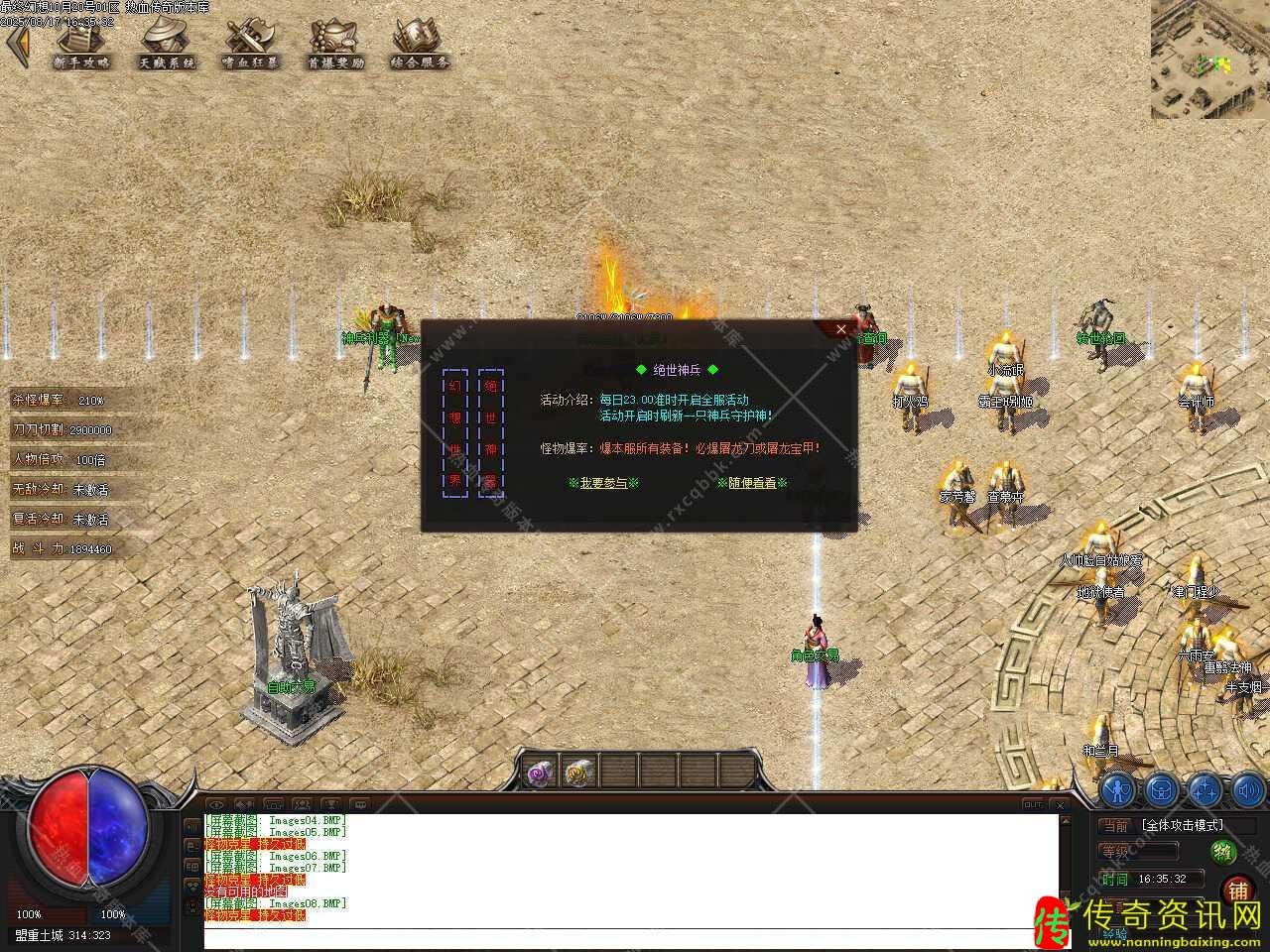Open the 铺 shop round button

click(1238, 890)
